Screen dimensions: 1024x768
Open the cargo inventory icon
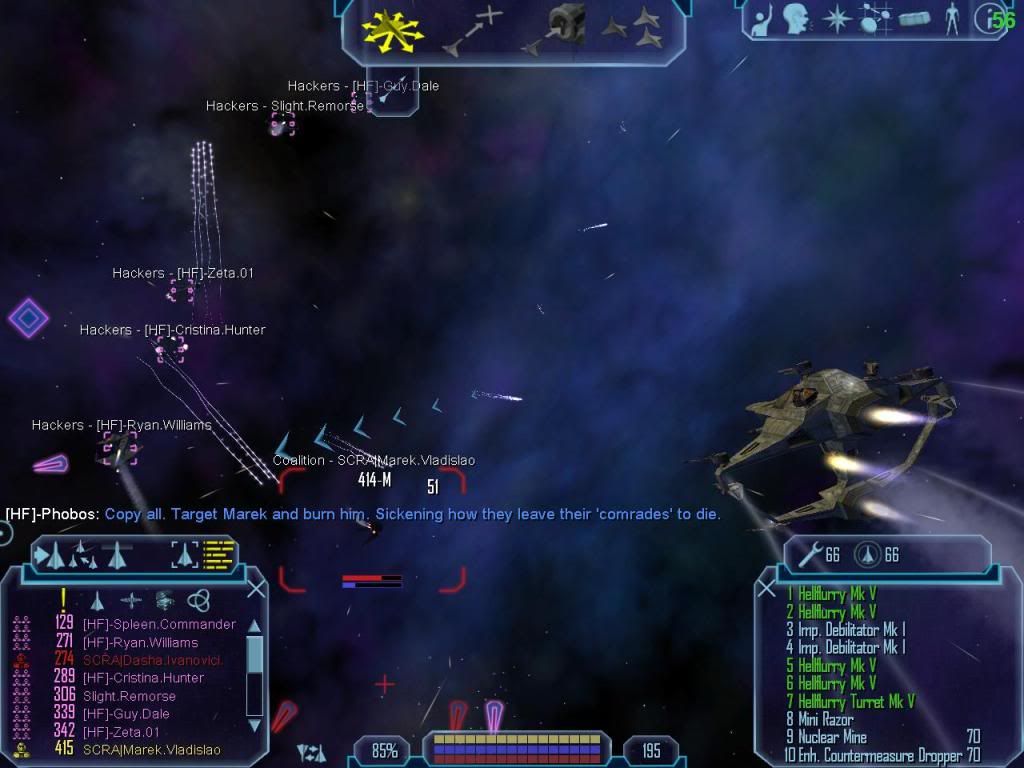(x=915, y=18)
